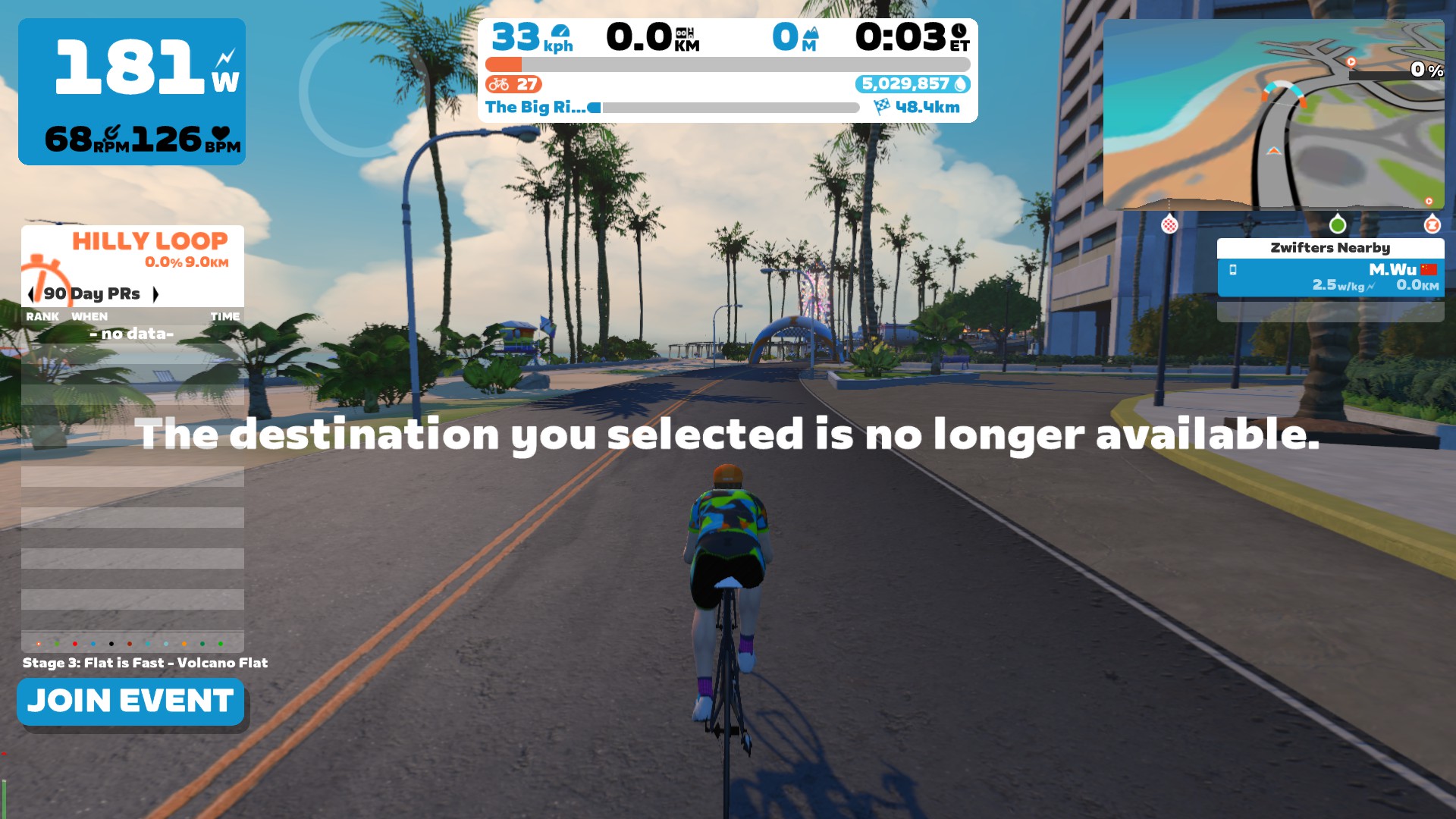Expand the Zwifters Nearby header
1456x819 pixels.
1330,247
